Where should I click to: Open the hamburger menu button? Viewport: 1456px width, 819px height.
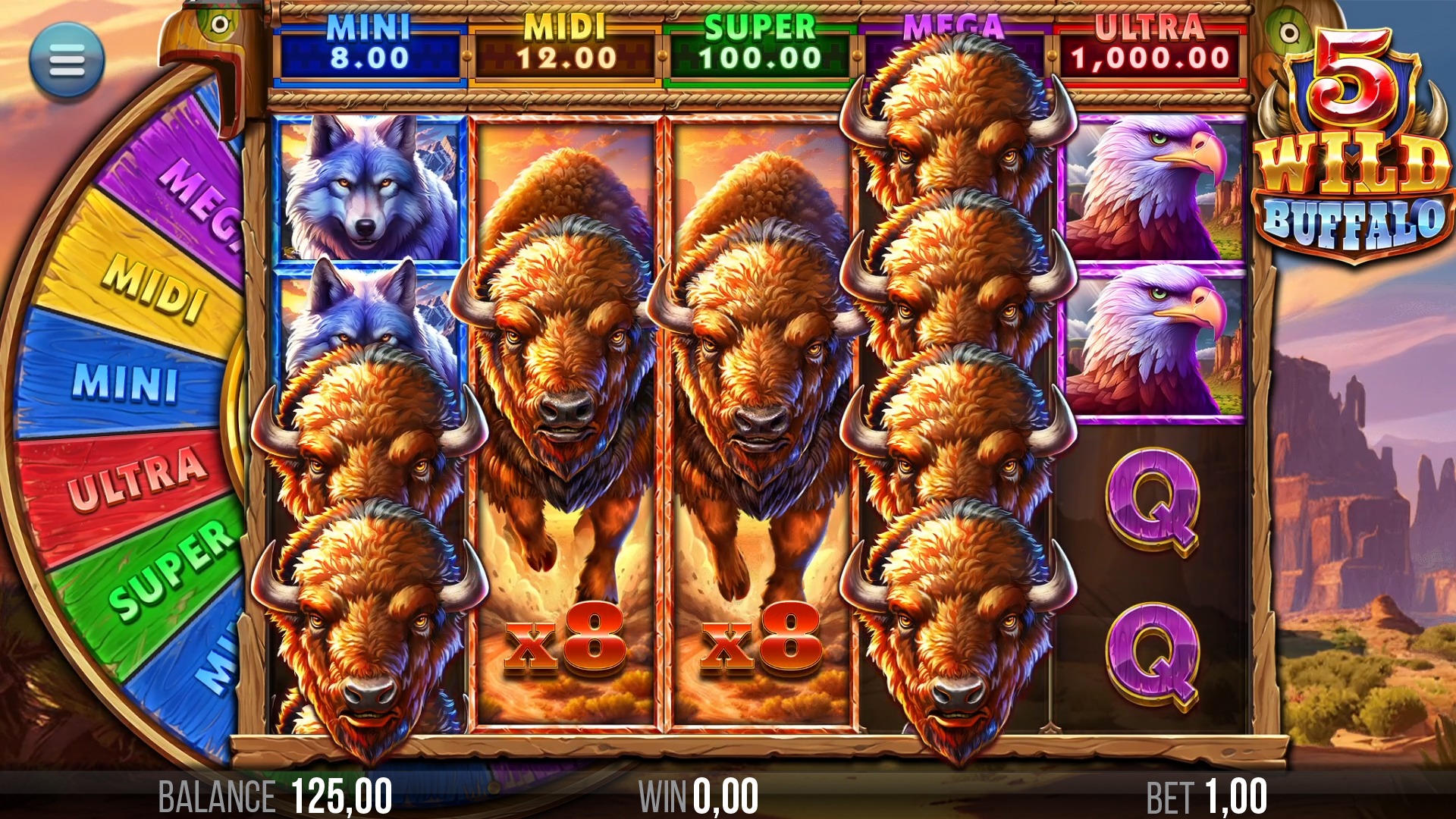click(x=67, y=61)
